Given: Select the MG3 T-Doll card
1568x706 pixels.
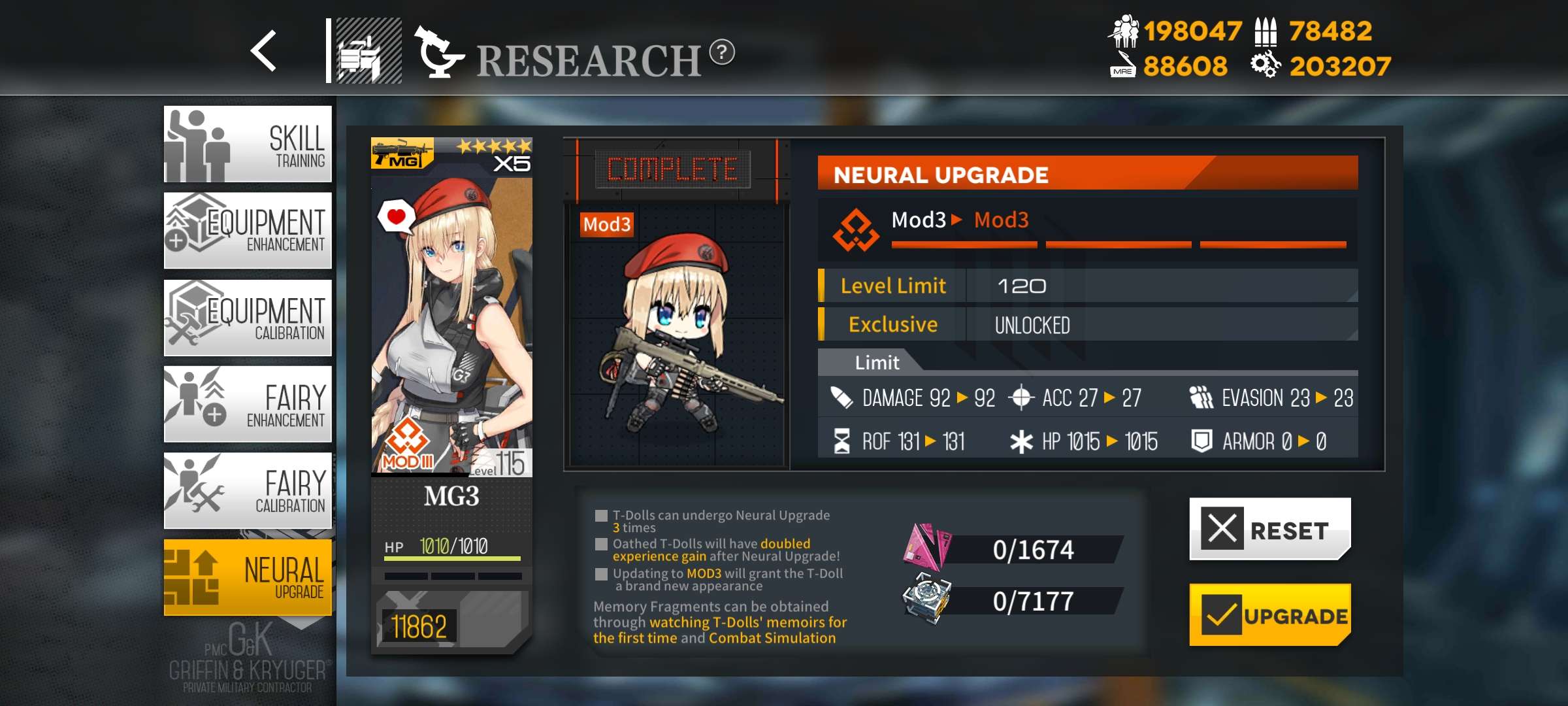Looking at the screenshot, I should (451, 392).
